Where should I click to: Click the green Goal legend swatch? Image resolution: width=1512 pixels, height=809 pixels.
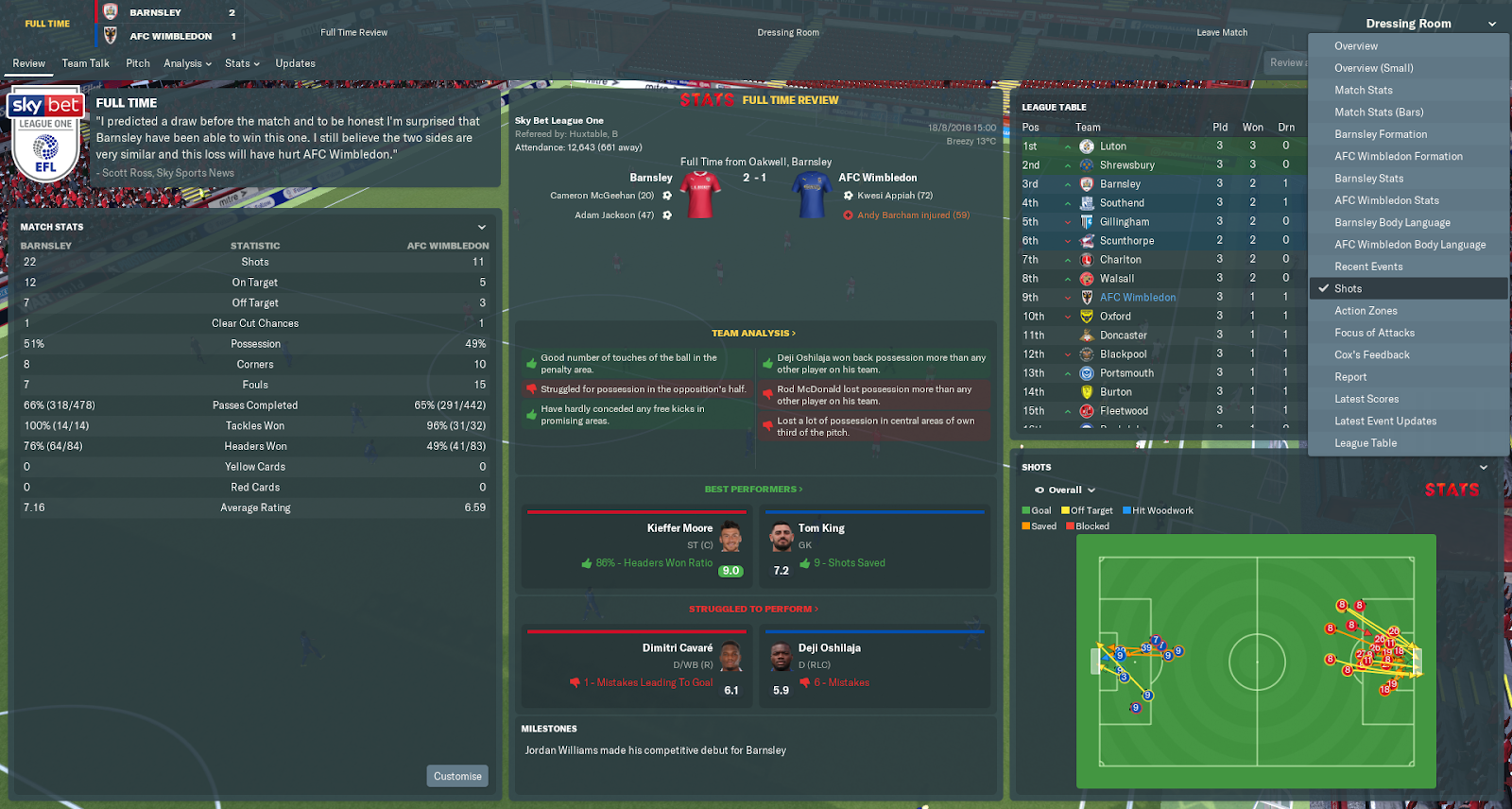(x=1025, y=509)
